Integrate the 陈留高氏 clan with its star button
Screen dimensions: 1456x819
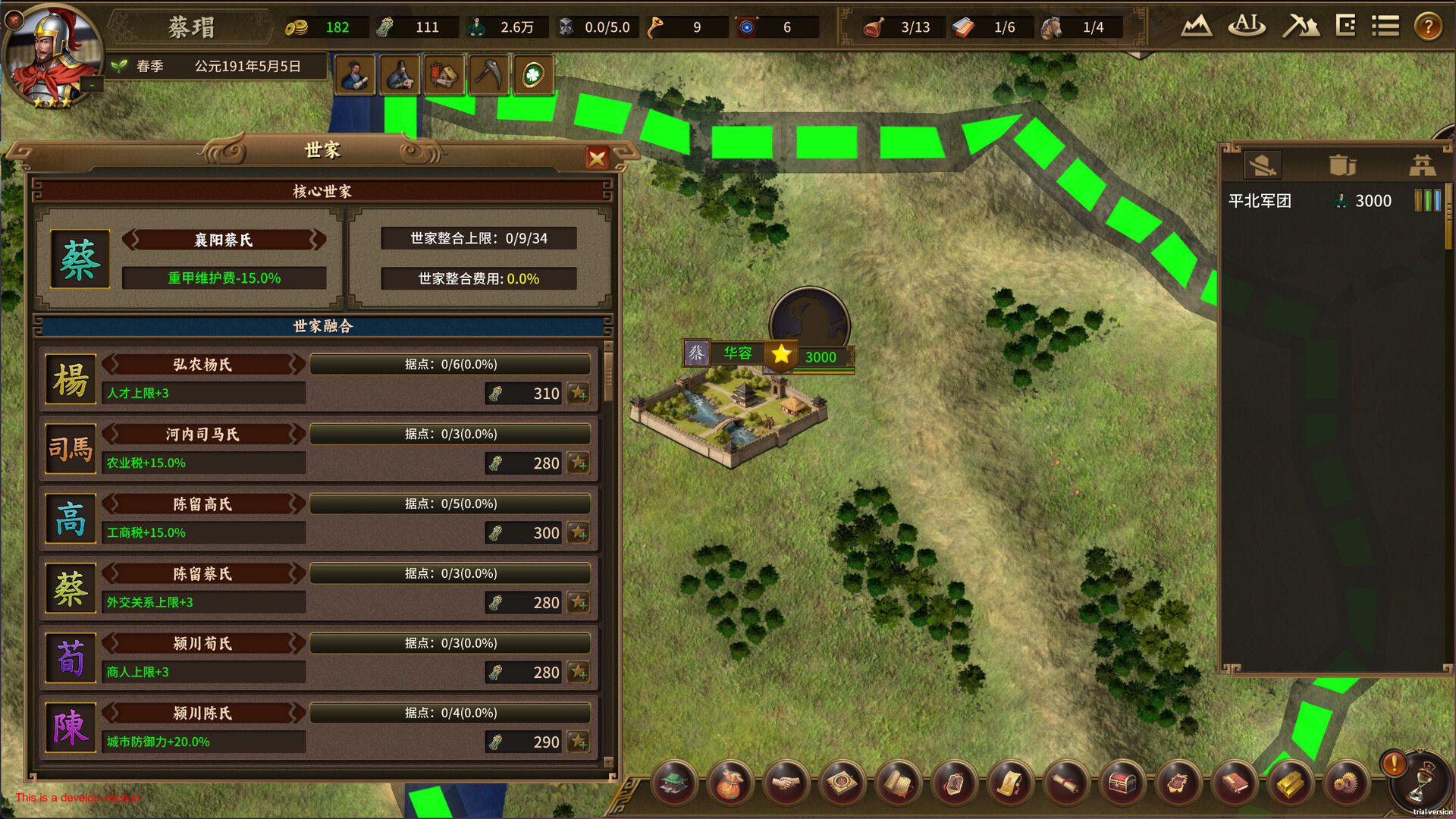point(579,533)
